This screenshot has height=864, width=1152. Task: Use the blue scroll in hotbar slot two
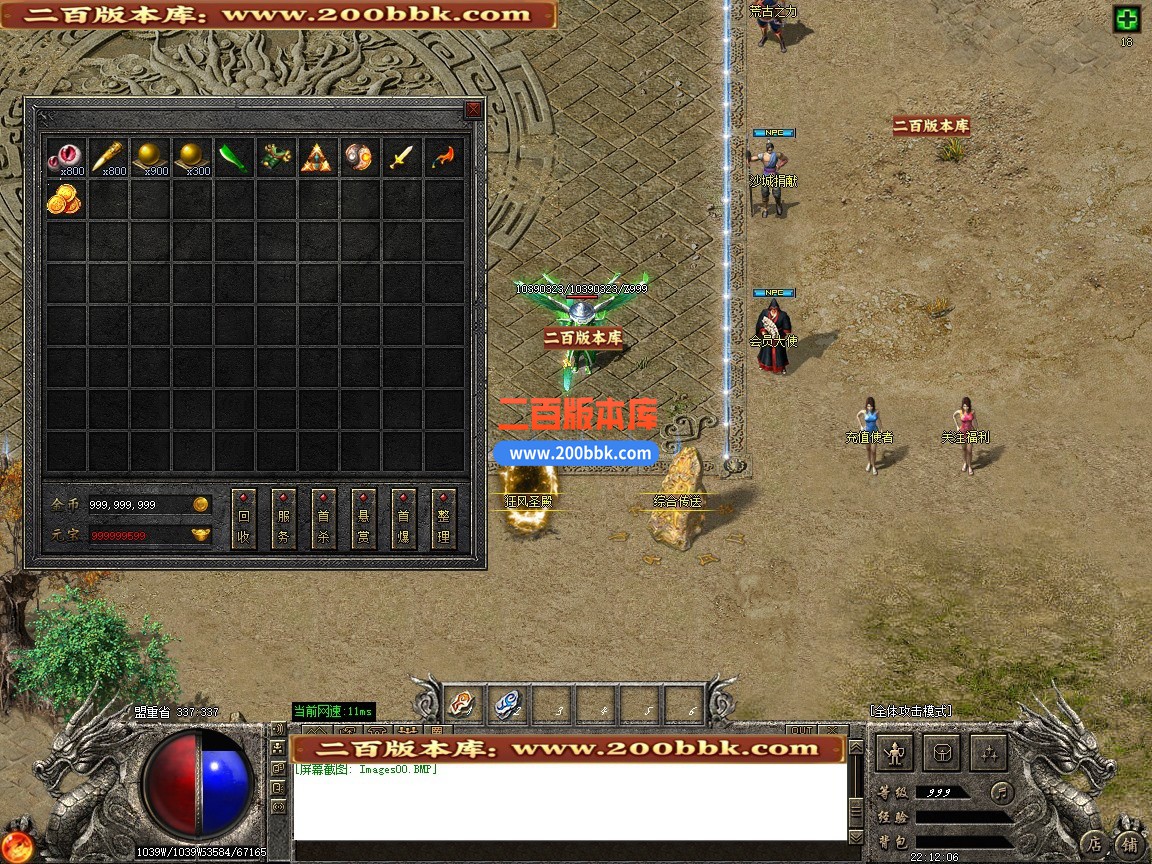click(507, 706)
